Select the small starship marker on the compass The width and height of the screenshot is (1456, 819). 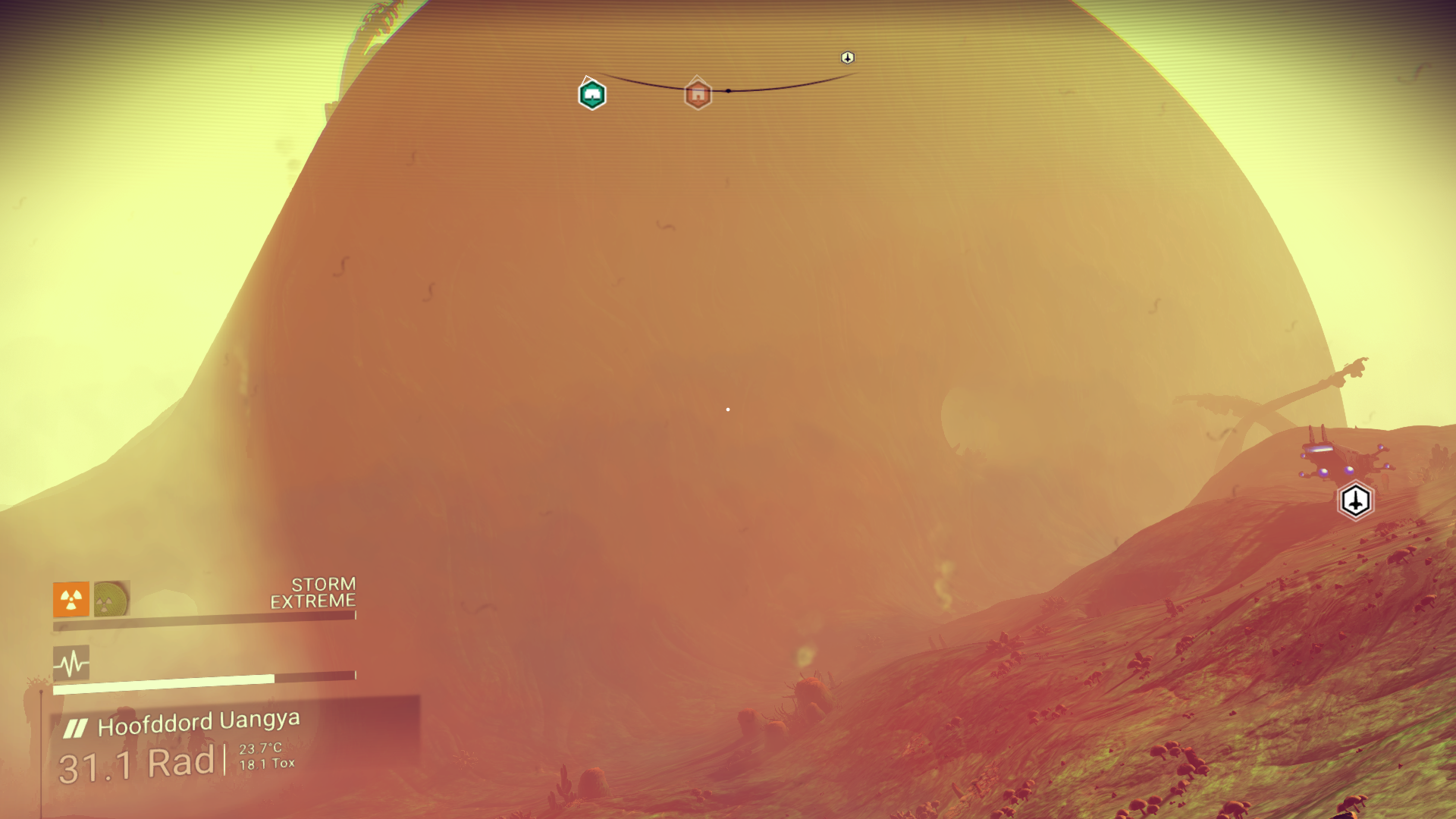848,58
